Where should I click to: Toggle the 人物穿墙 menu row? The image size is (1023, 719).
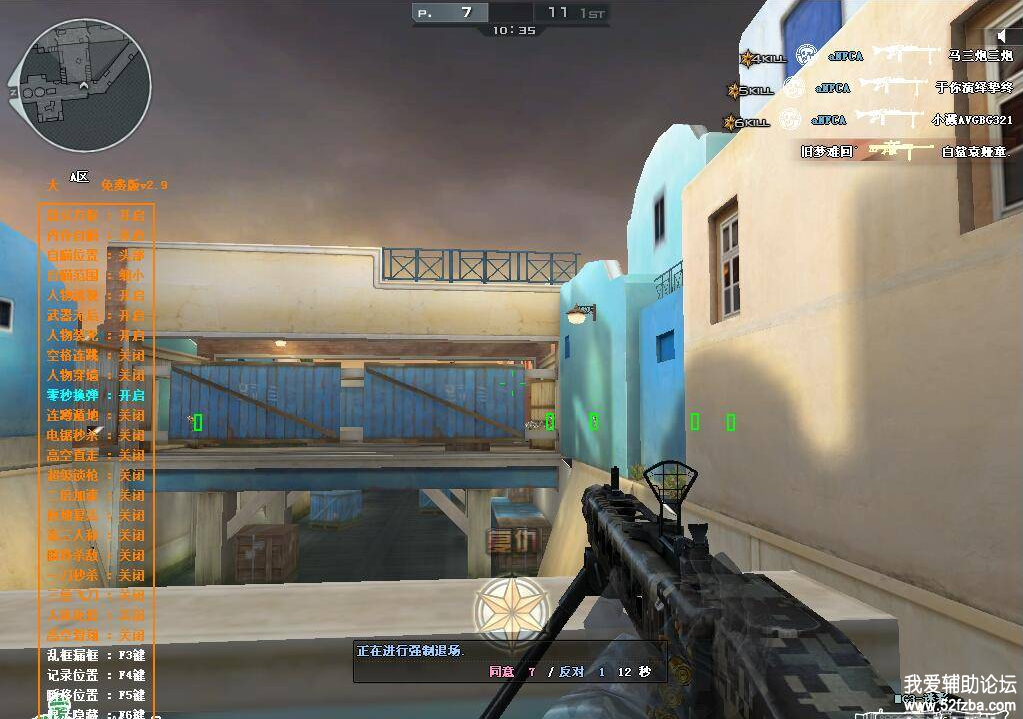[x=96, y=375]
